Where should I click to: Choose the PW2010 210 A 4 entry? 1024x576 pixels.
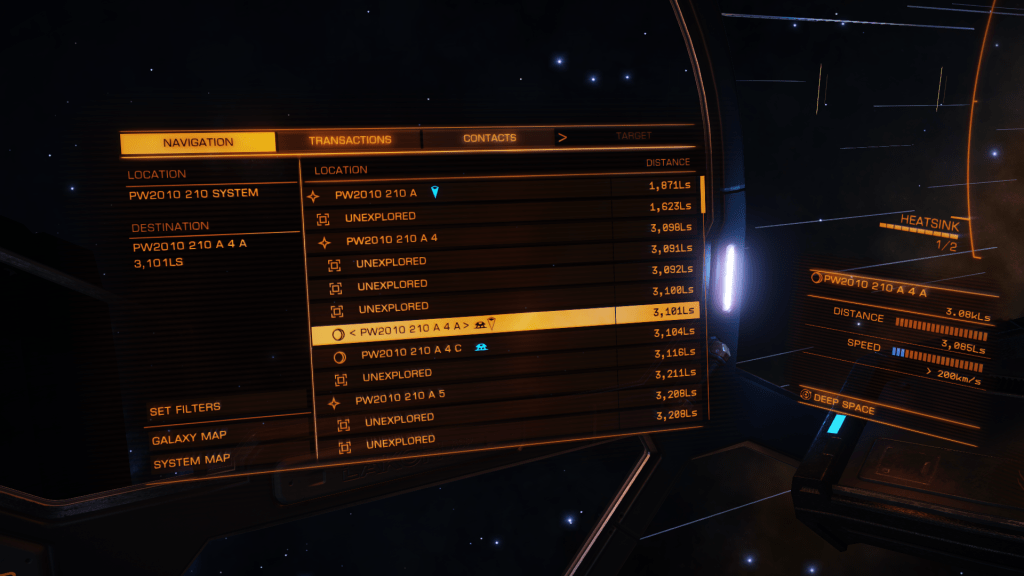tap(392, 240)
